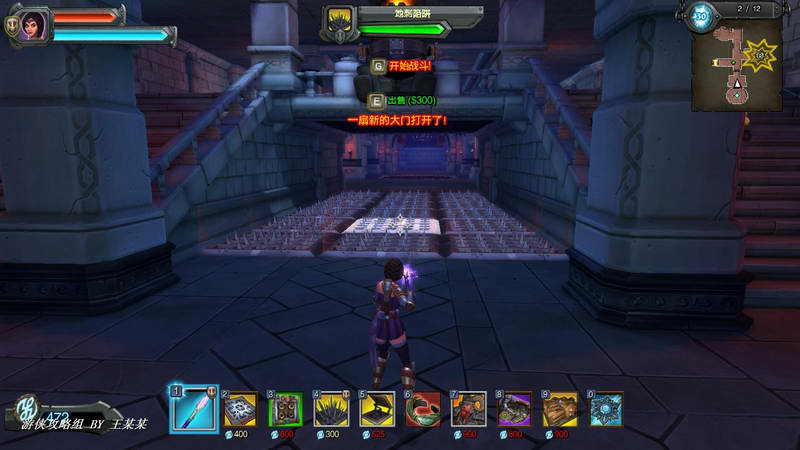
Task: Choose the 400-cost freeze trap slot
Action: 240,409
